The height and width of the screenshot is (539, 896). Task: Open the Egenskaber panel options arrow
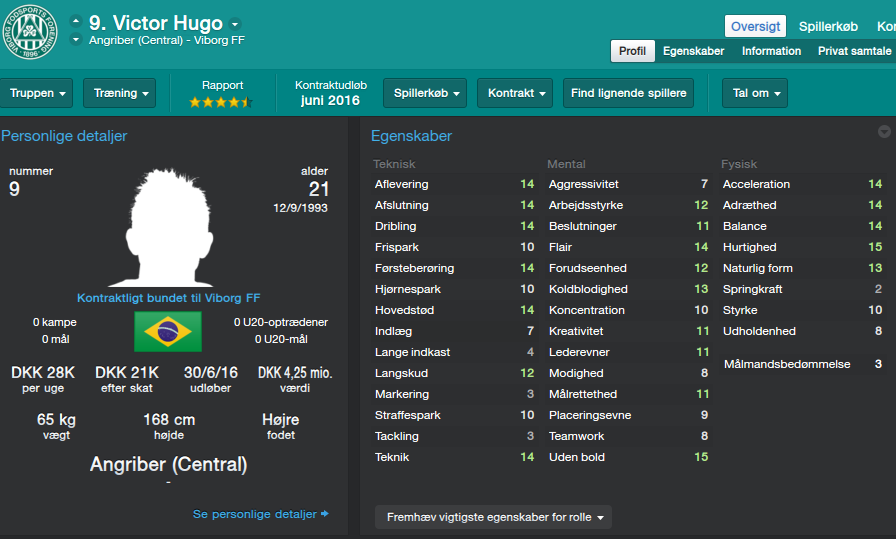tap(884, 132)
